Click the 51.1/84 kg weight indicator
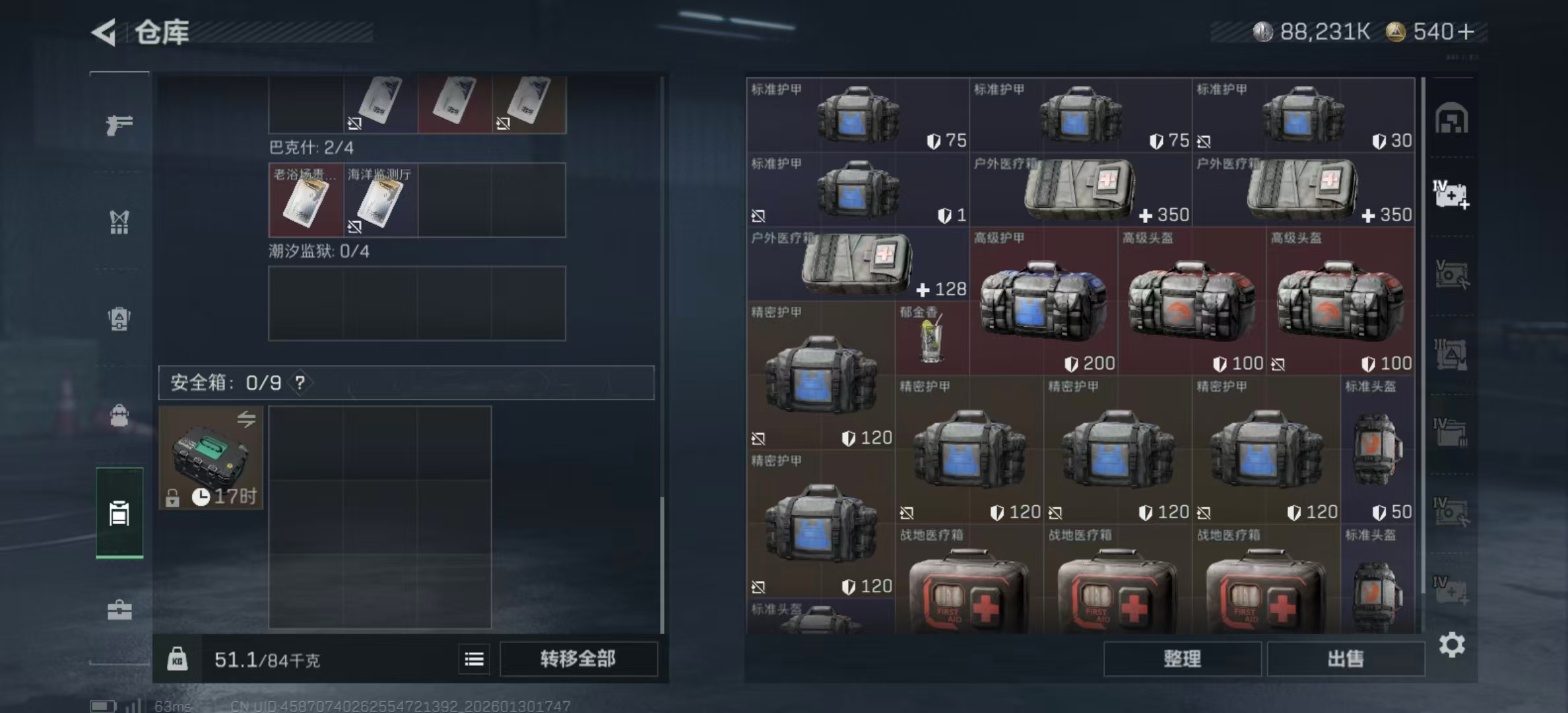 click(267, 660)
